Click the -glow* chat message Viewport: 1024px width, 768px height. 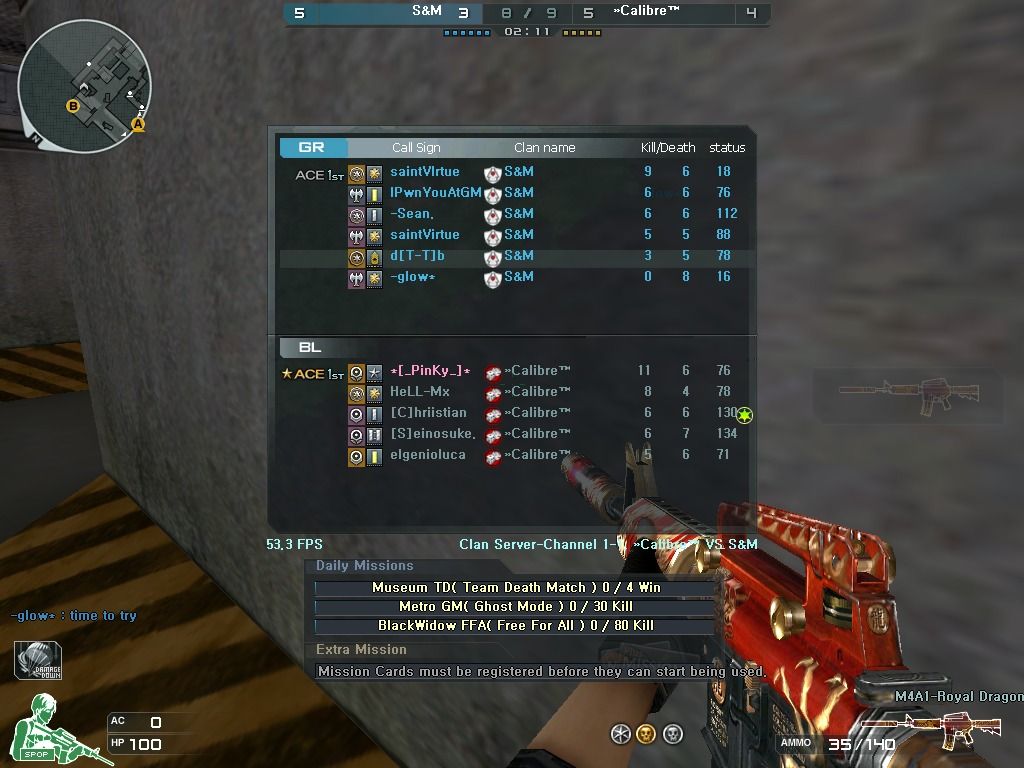pos(73,616)
